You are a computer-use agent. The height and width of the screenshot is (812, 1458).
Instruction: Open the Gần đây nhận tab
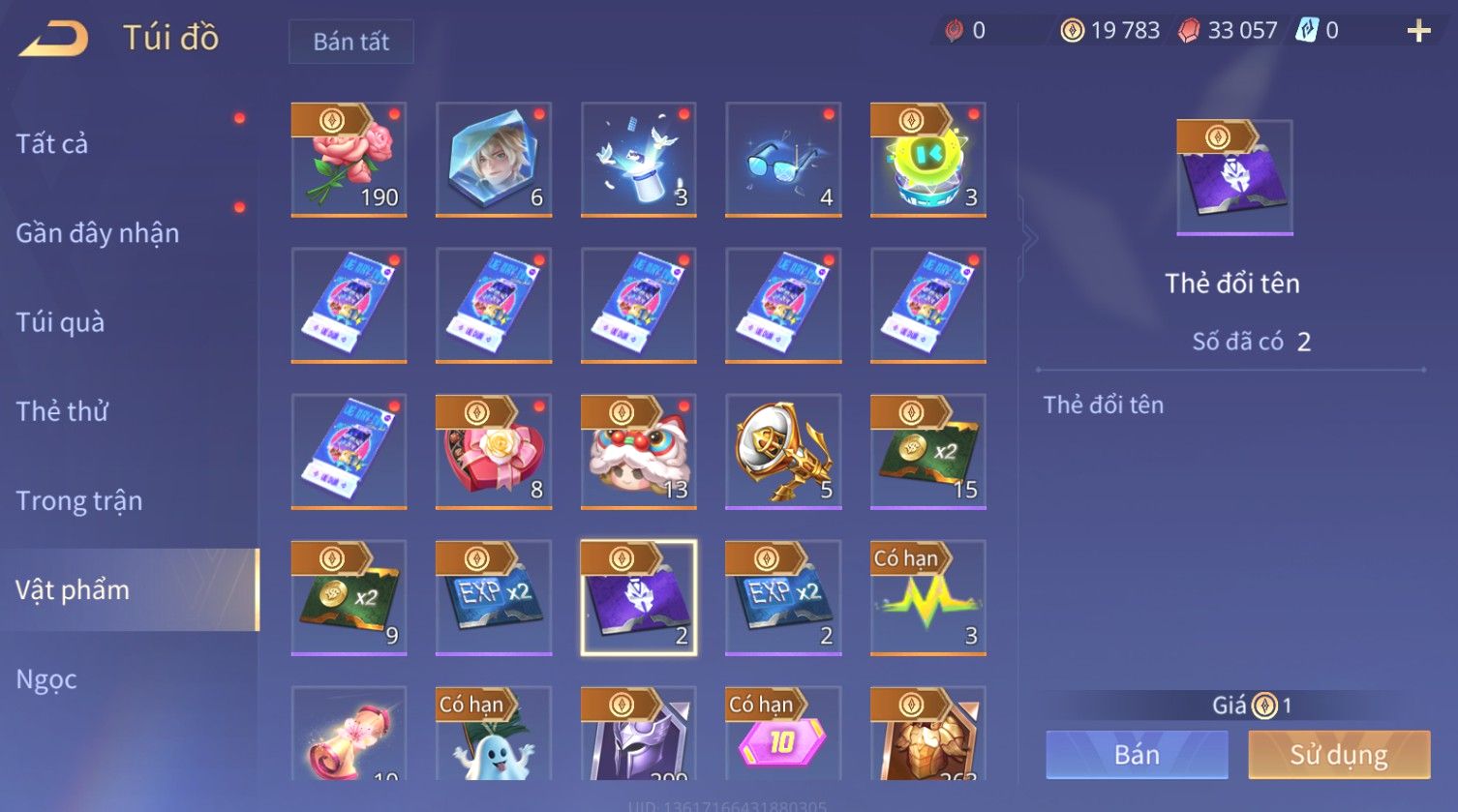click(x=97, y=233)
